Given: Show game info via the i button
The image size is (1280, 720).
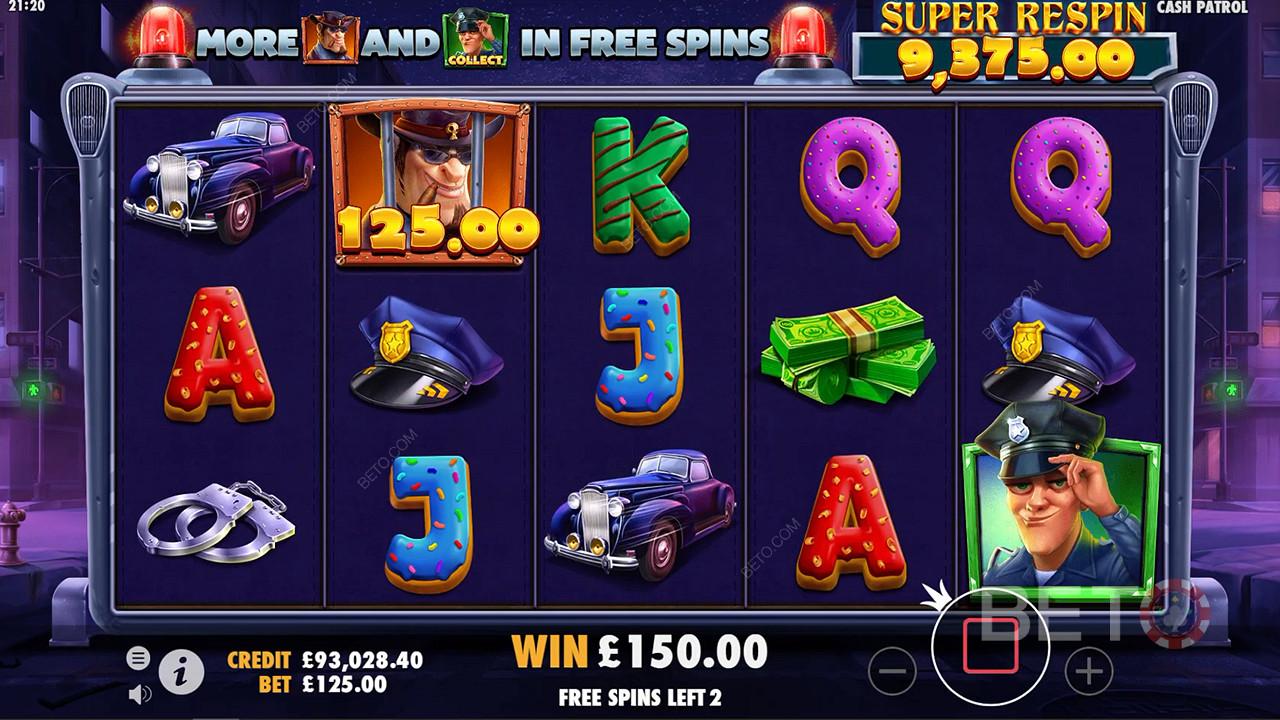Looking at the screenshot, I should click(181, 674).
